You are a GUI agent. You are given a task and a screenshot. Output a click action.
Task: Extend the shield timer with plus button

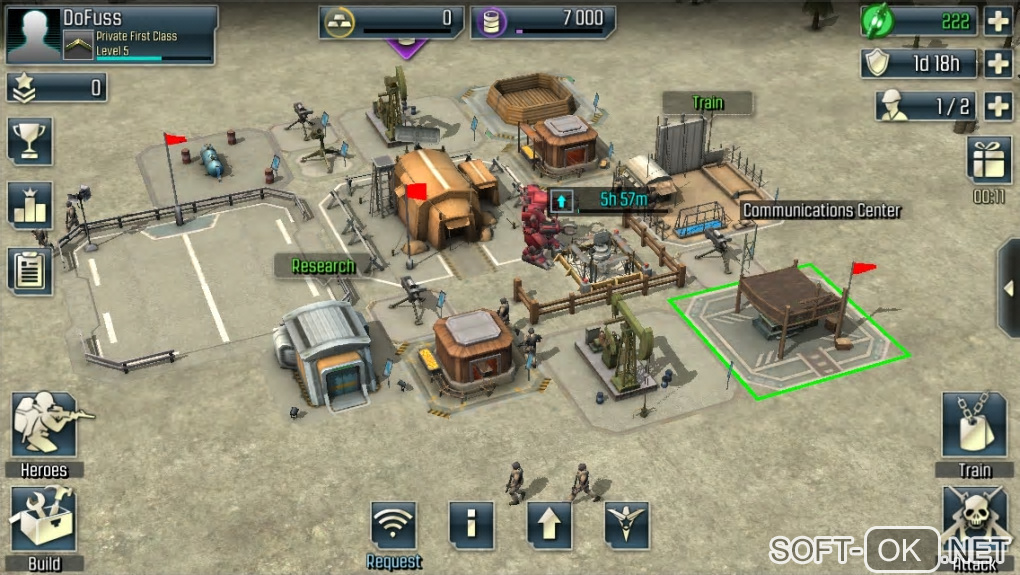(x=998, y=63)
